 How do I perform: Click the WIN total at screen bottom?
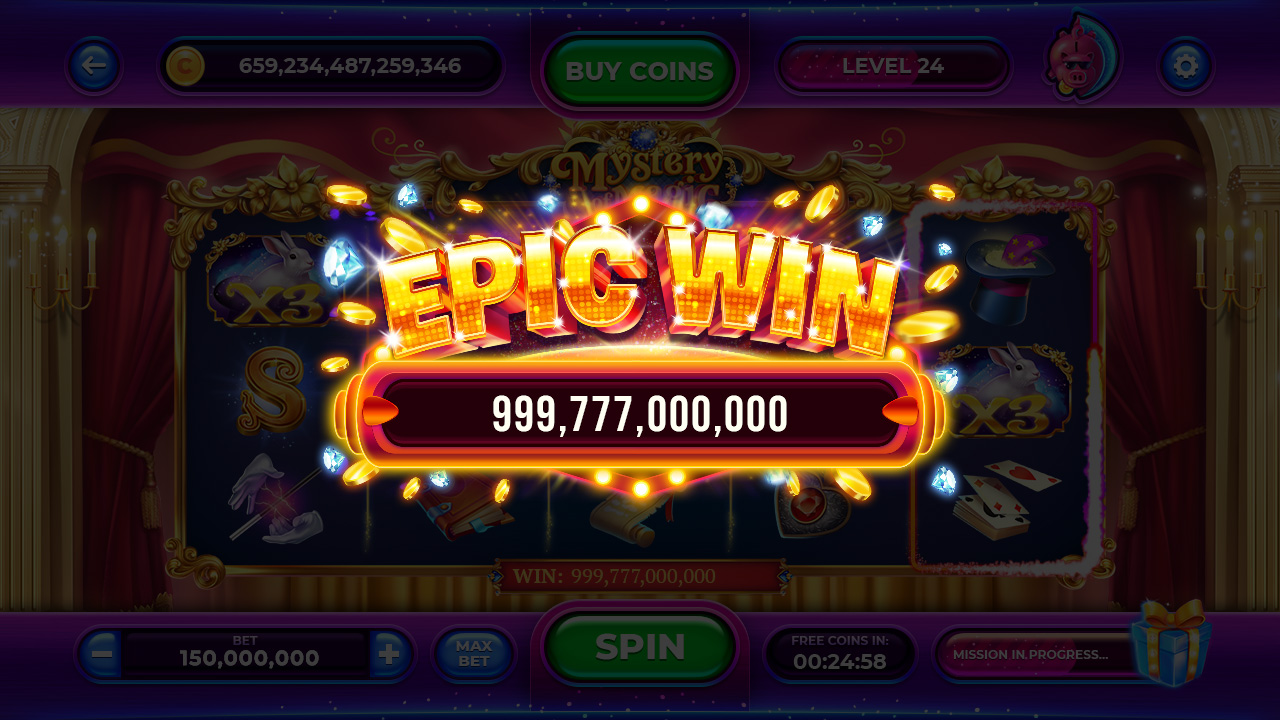[640, 575]
